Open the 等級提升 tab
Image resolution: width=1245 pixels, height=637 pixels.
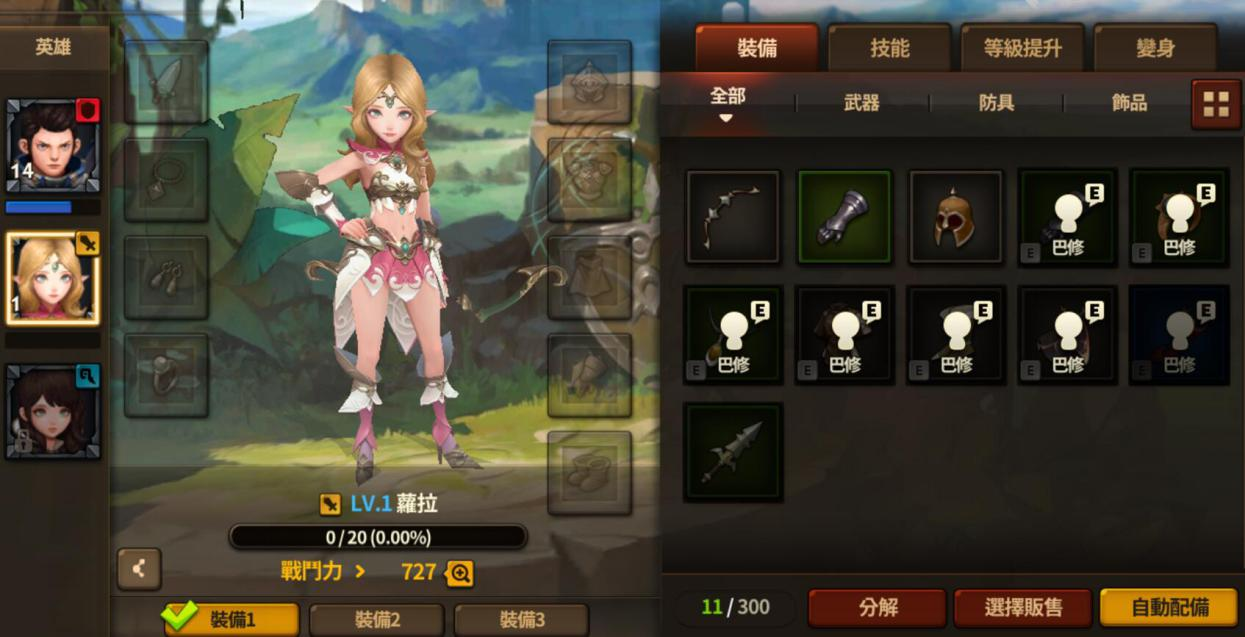pyautogui.click(x=1022, y=48)
